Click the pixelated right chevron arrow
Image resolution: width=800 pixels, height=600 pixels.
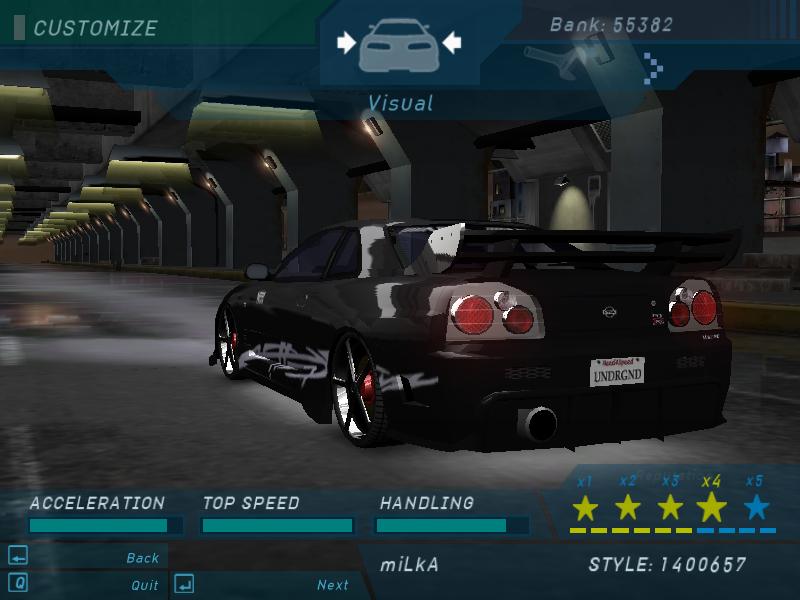[655, 65]
